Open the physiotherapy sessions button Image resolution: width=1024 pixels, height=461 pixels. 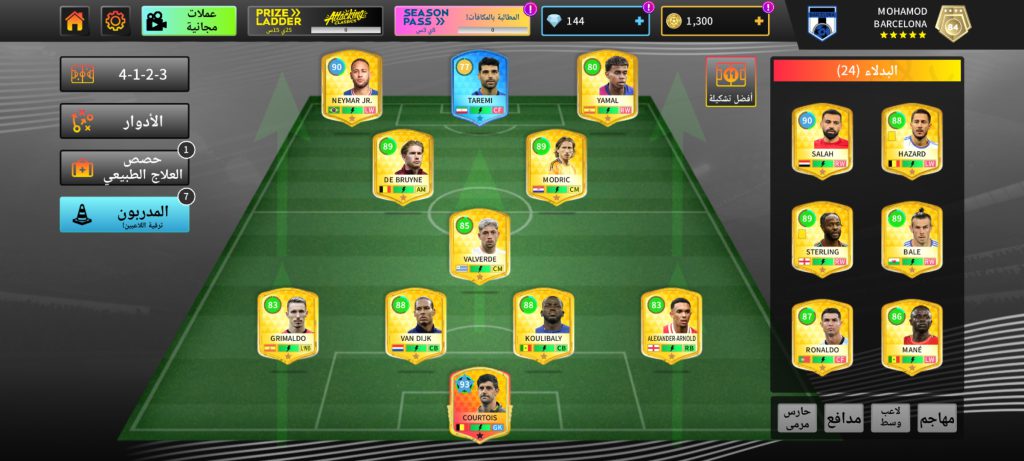point(124,168)
